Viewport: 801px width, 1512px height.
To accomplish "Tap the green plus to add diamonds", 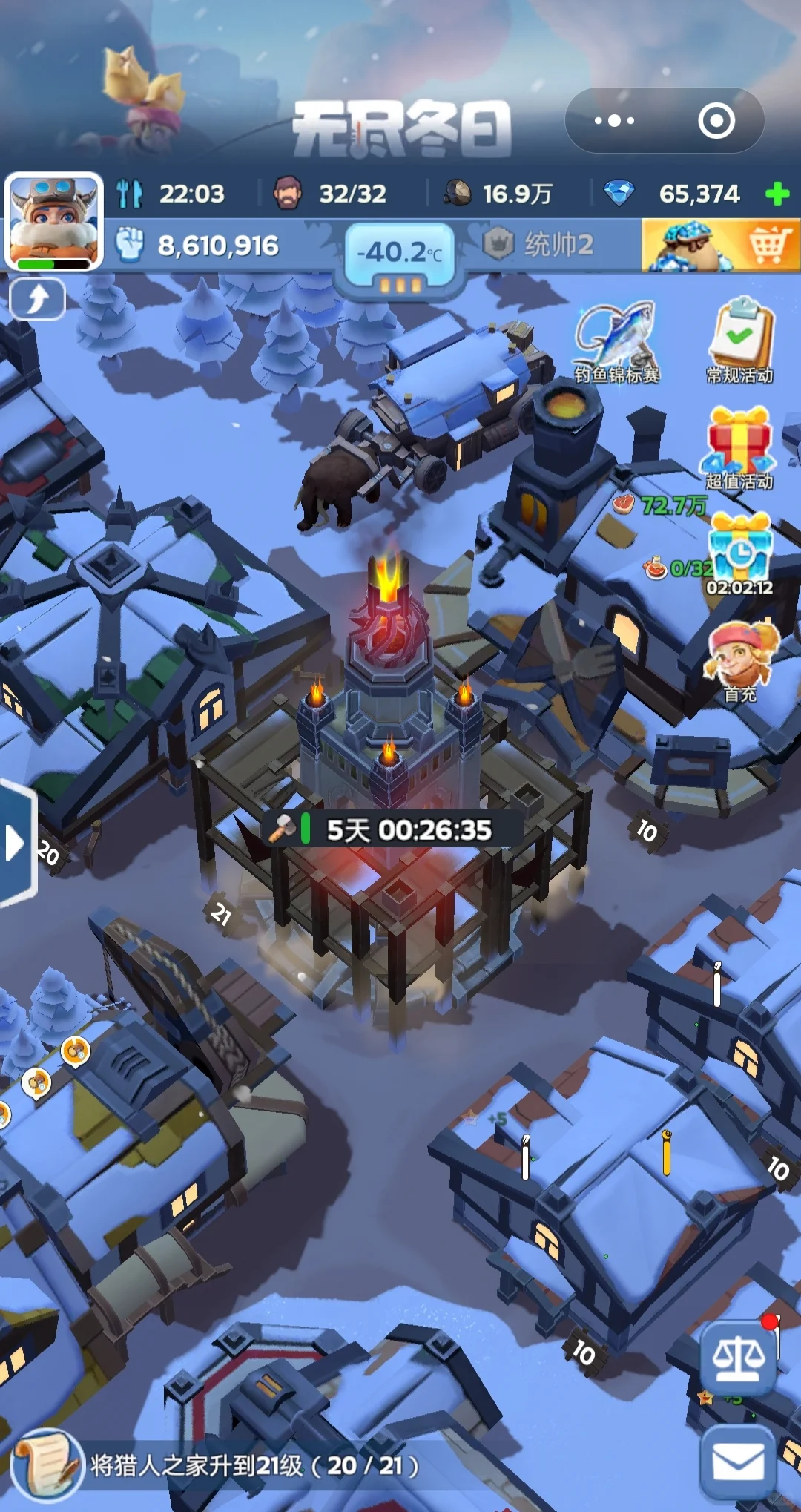I will point(777,194).
